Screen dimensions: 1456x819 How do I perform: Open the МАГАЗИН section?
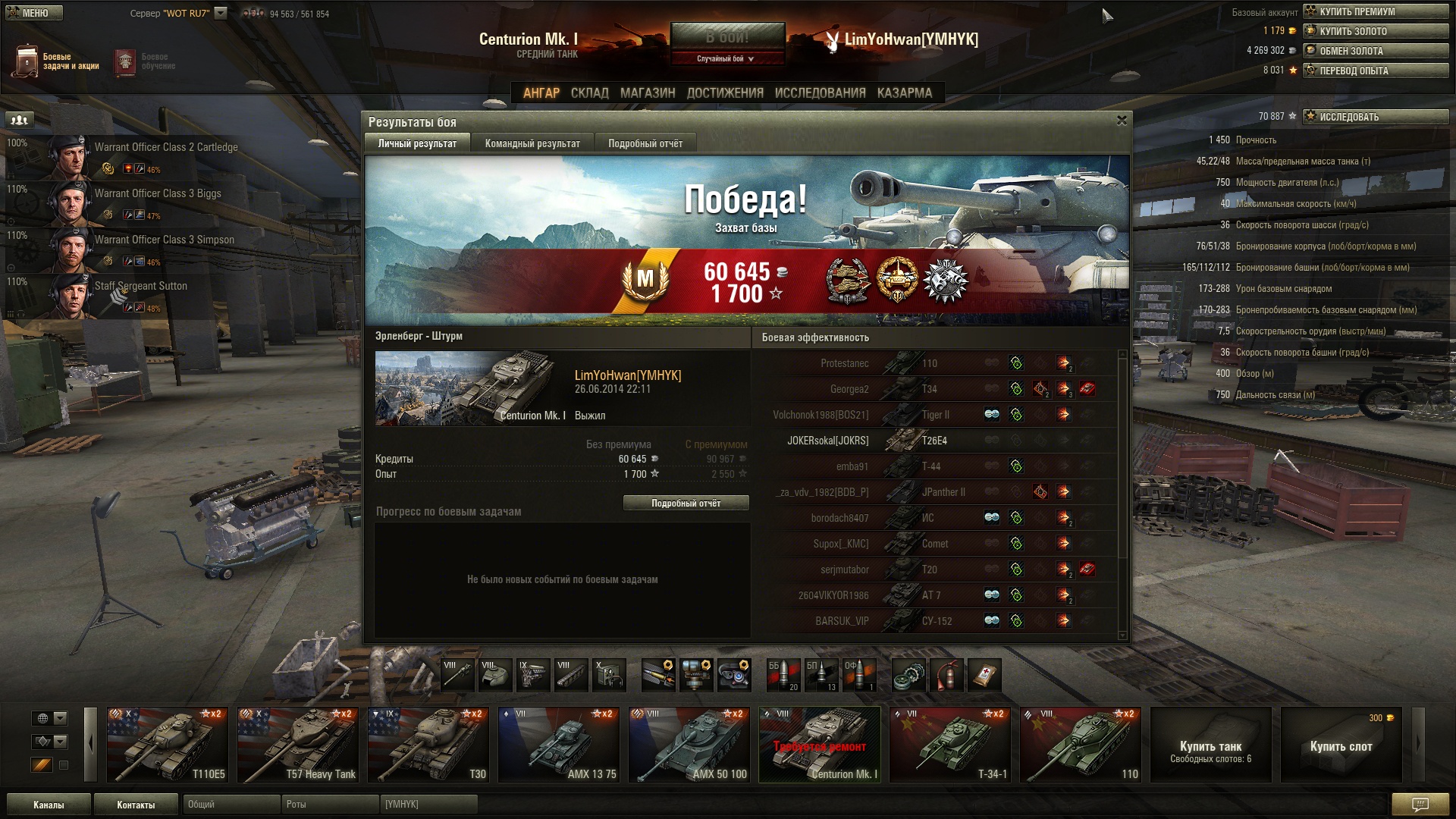click(647, 93)
